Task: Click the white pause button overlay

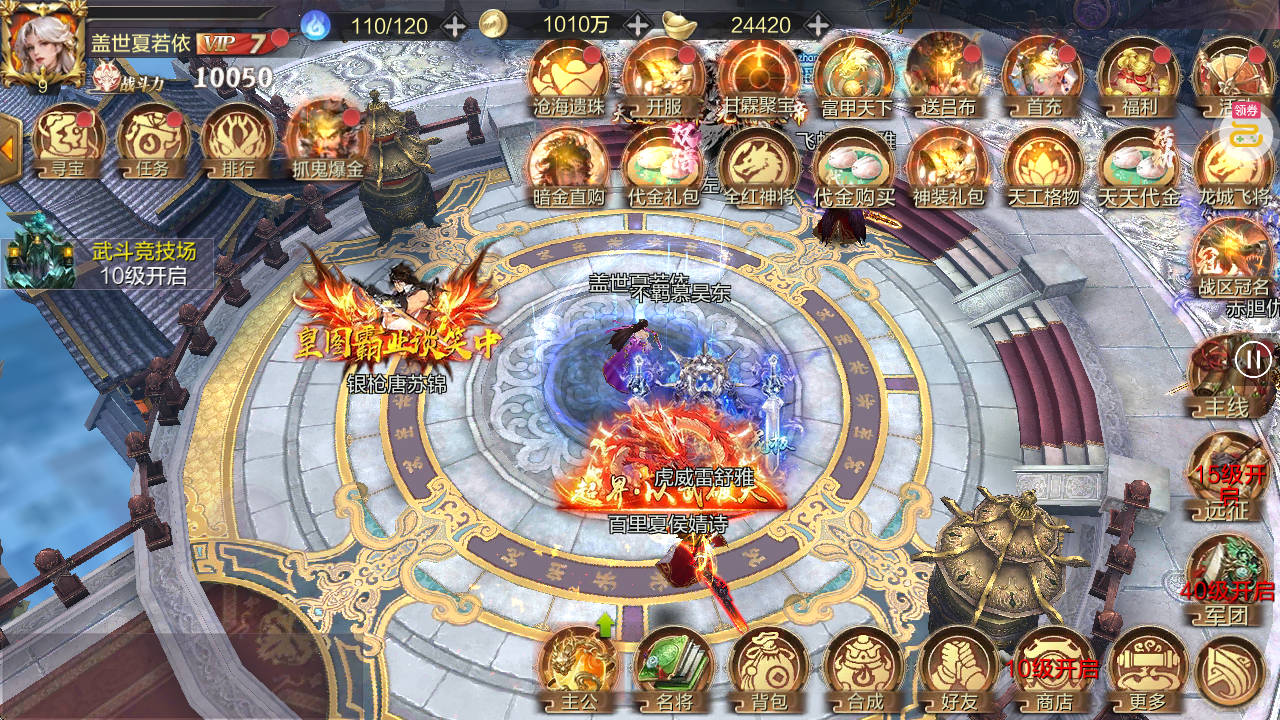Action: (x=1252, y=358)
